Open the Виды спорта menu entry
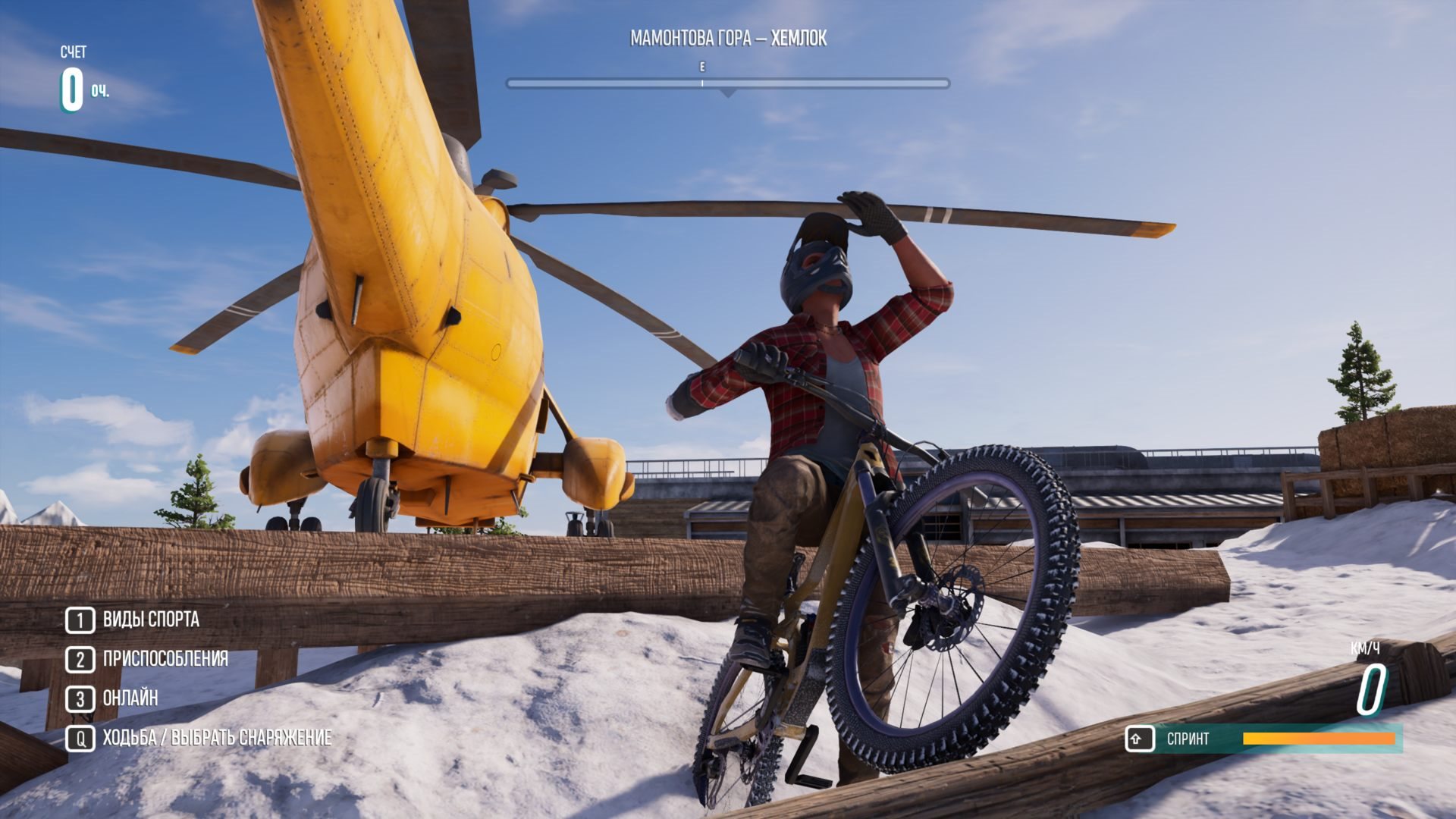The image size is (1456, 819). (150, 620)
